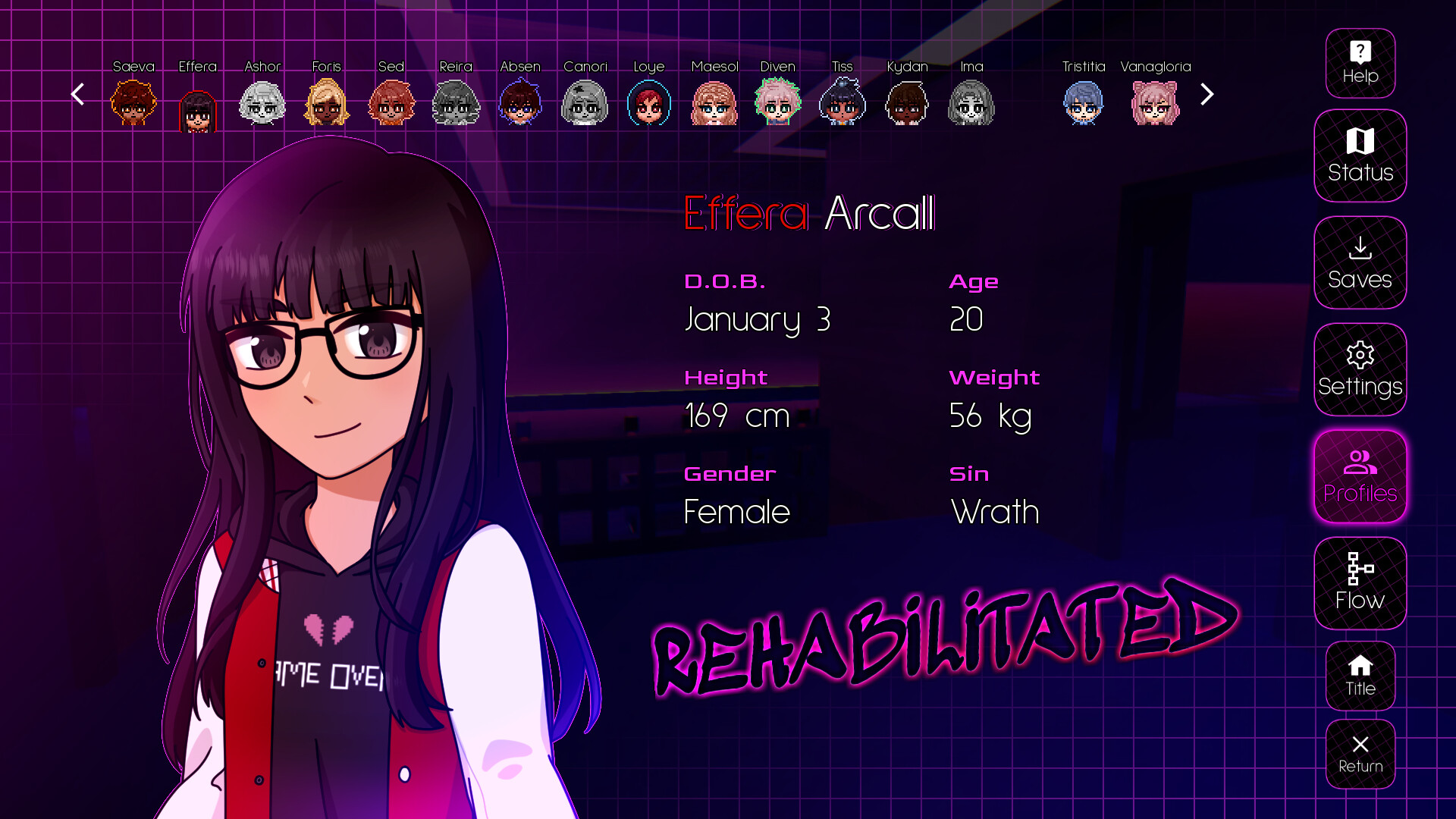Switch to Vanagloria's profile
Viewport: 1456px width, 819px height.
(x=1154, y=103)
